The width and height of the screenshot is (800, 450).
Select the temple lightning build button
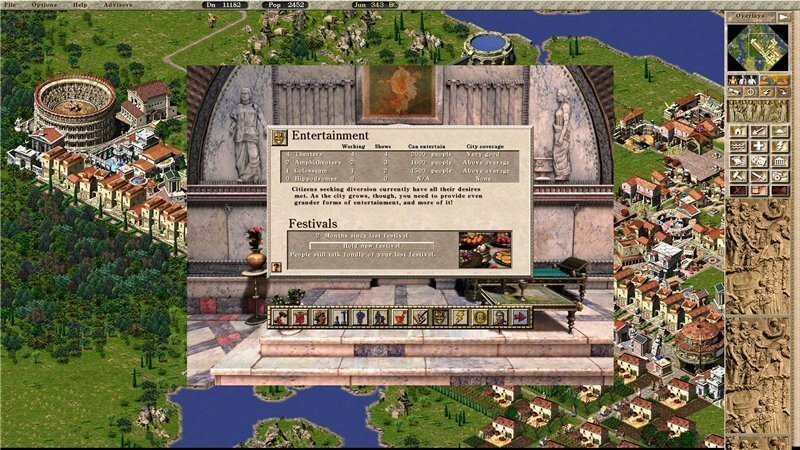[x=781, y=146]
